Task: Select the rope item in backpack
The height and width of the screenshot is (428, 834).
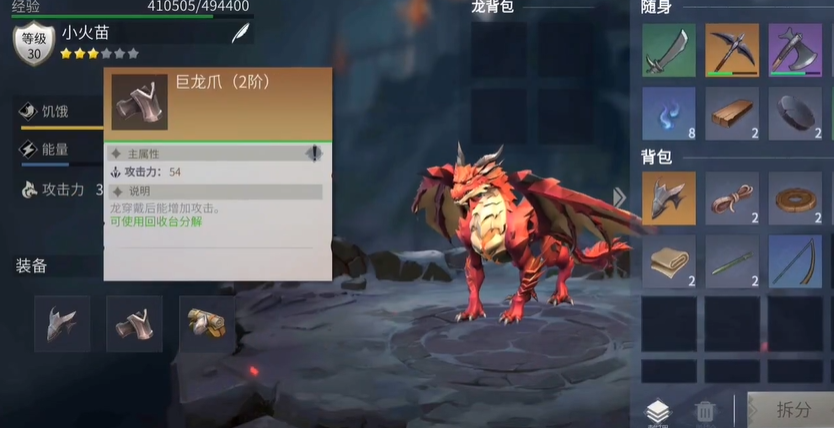Action: pyautogui.click(x=732, y=198)
